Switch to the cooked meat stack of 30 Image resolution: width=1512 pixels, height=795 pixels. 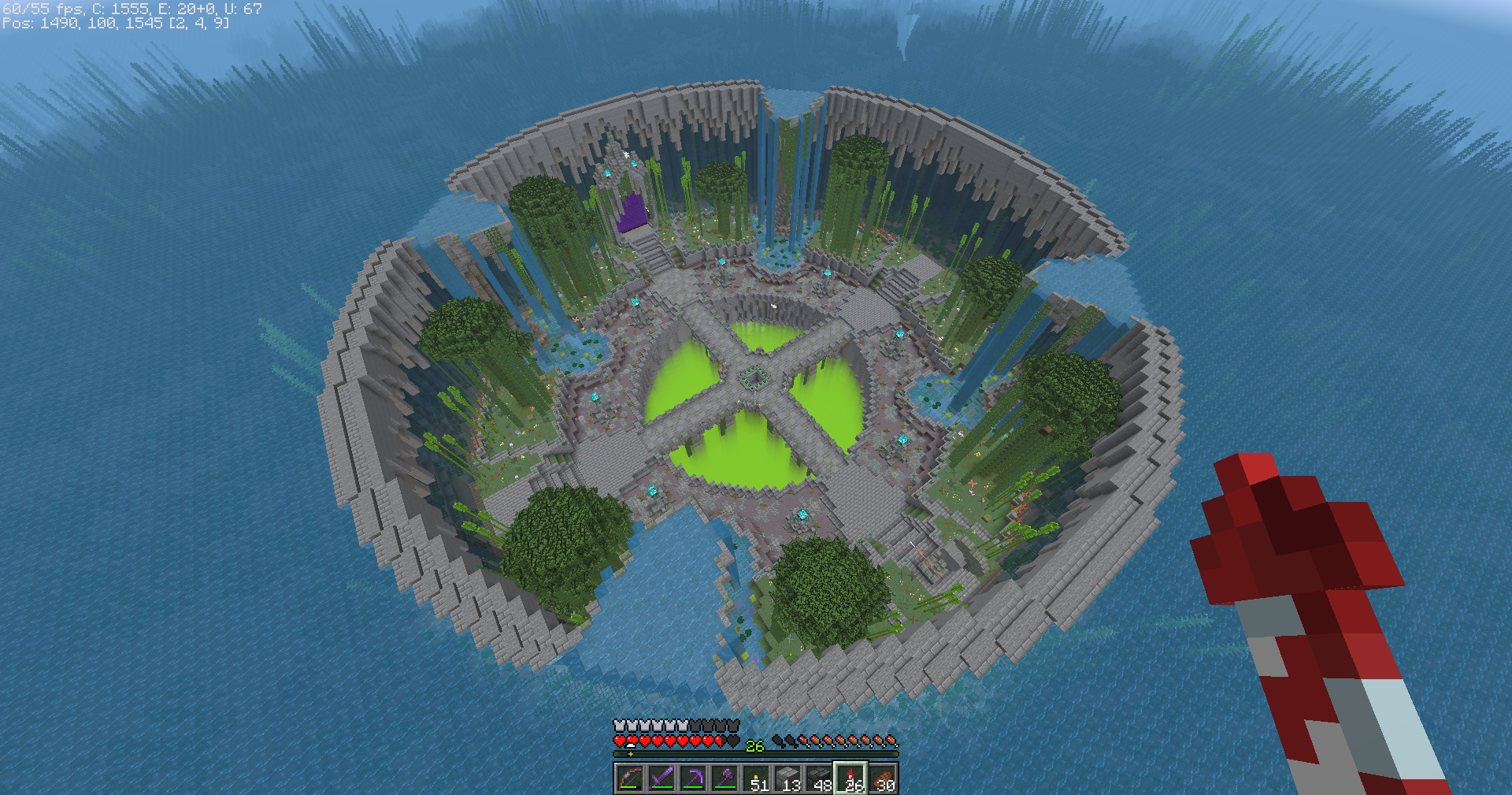click(882, 778)
